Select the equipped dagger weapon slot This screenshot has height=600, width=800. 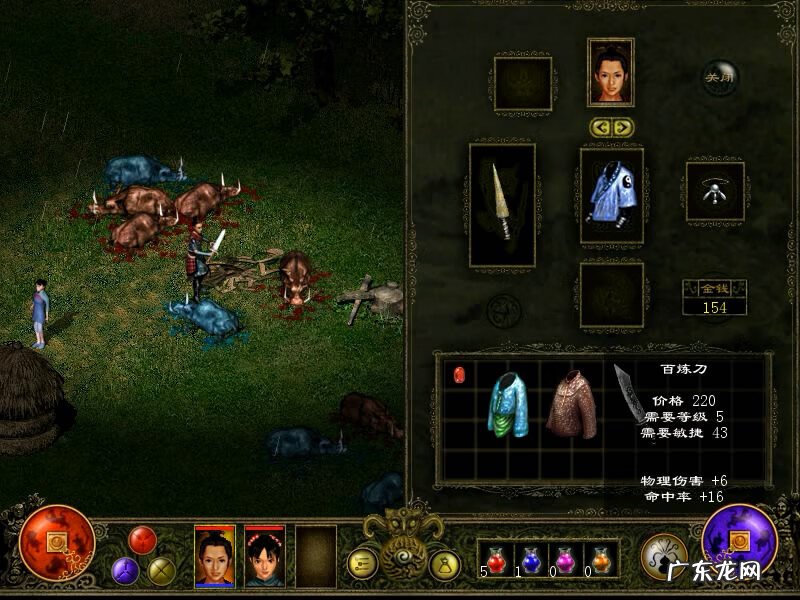click(502, 205)
